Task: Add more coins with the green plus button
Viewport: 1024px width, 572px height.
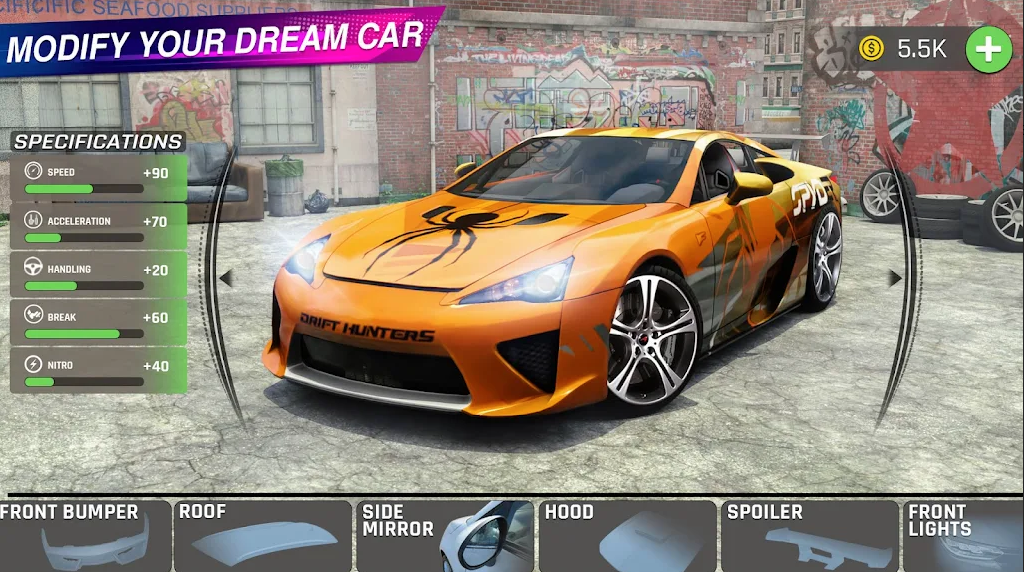Action: (988, 49)
